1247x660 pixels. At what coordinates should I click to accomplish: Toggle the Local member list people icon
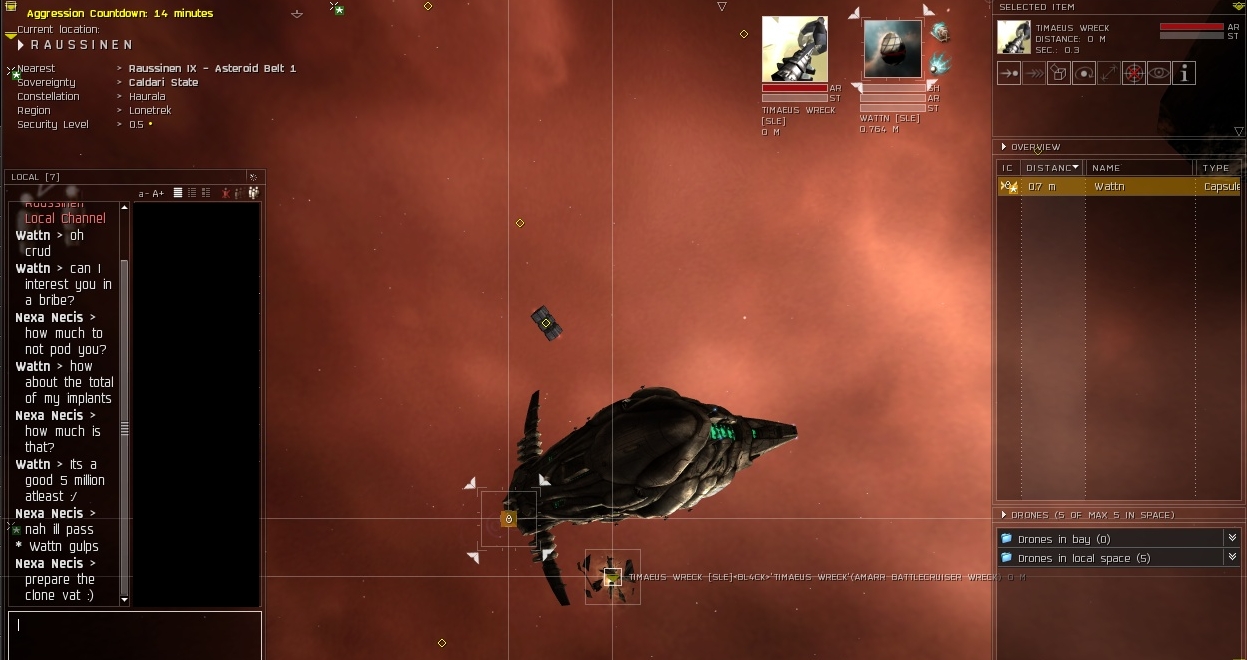tap(253, 193)
